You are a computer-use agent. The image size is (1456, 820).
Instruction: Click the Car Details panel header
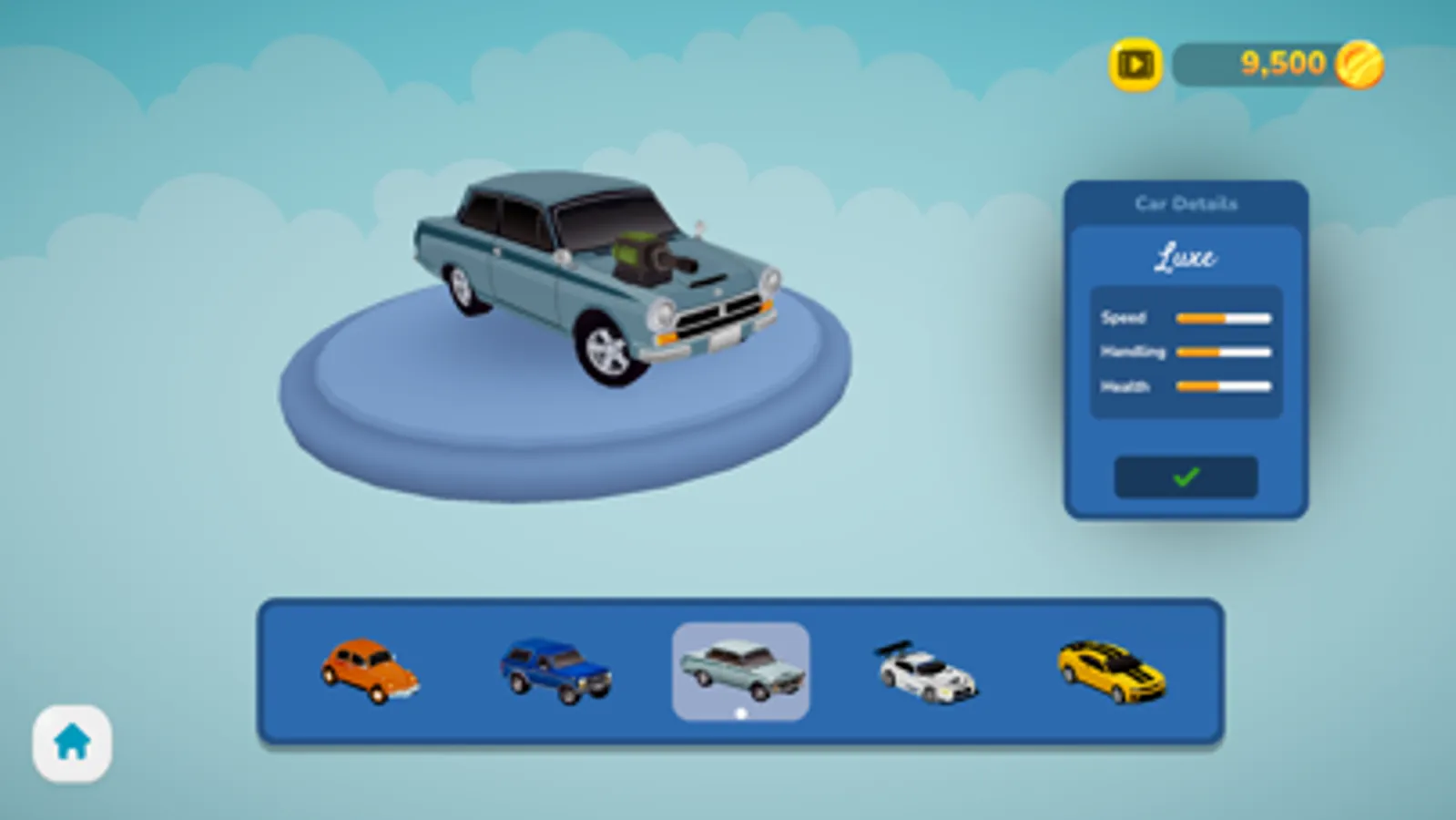click(x=1185, y=203)
